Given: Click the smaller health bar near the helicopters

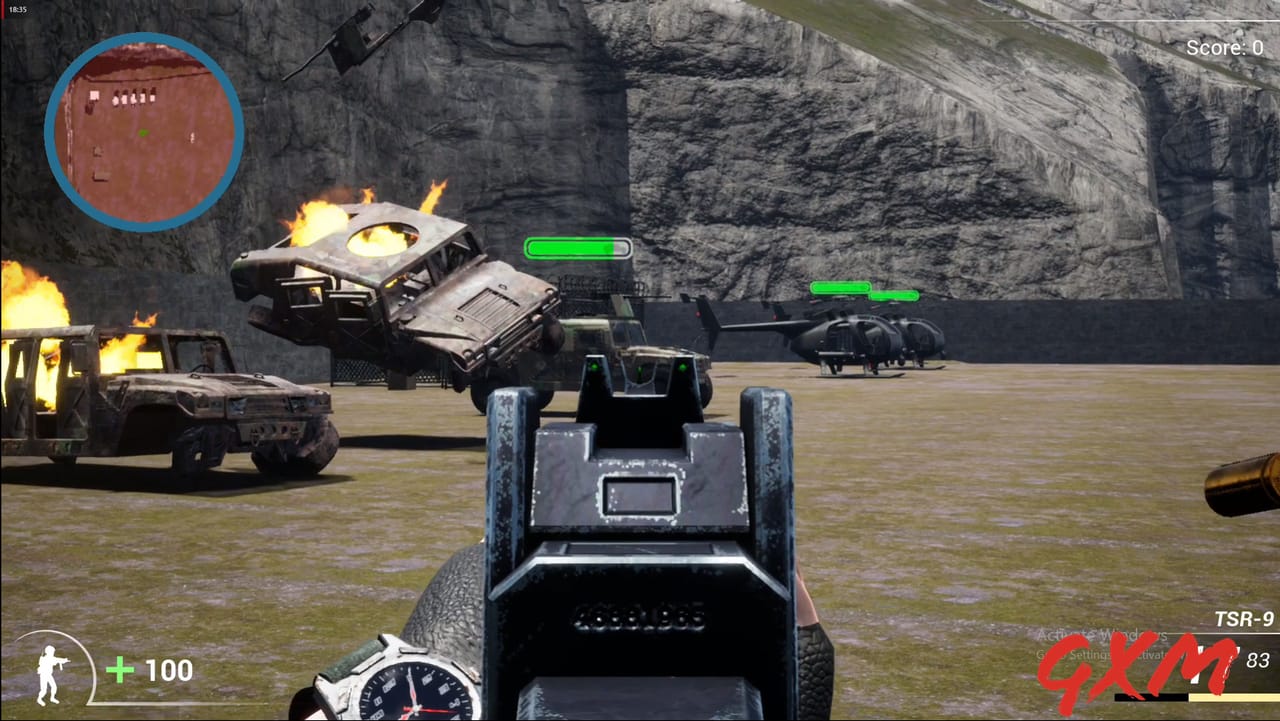Looking at the screenshot, I should (x=893, y=296).
